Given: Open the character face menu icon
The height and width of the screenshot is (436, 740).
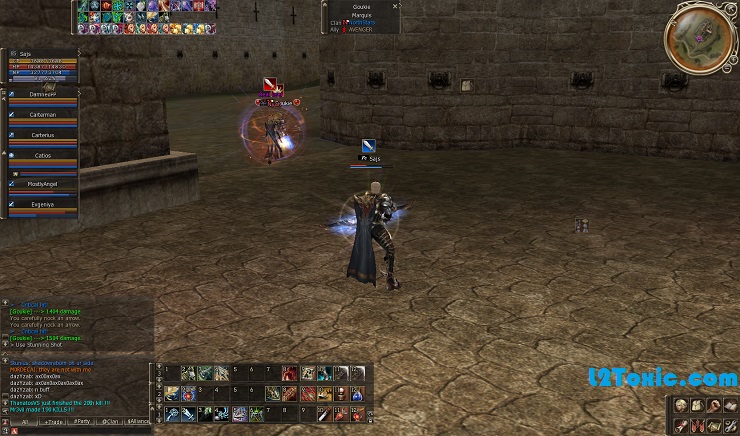Looking at the screenshot, I should coord(681,405).
